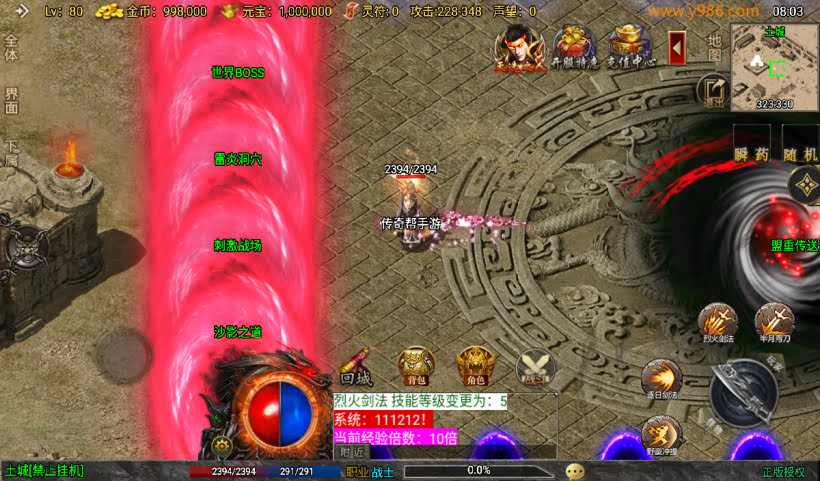Open the 地图 map button

click(x=713, y=47)
